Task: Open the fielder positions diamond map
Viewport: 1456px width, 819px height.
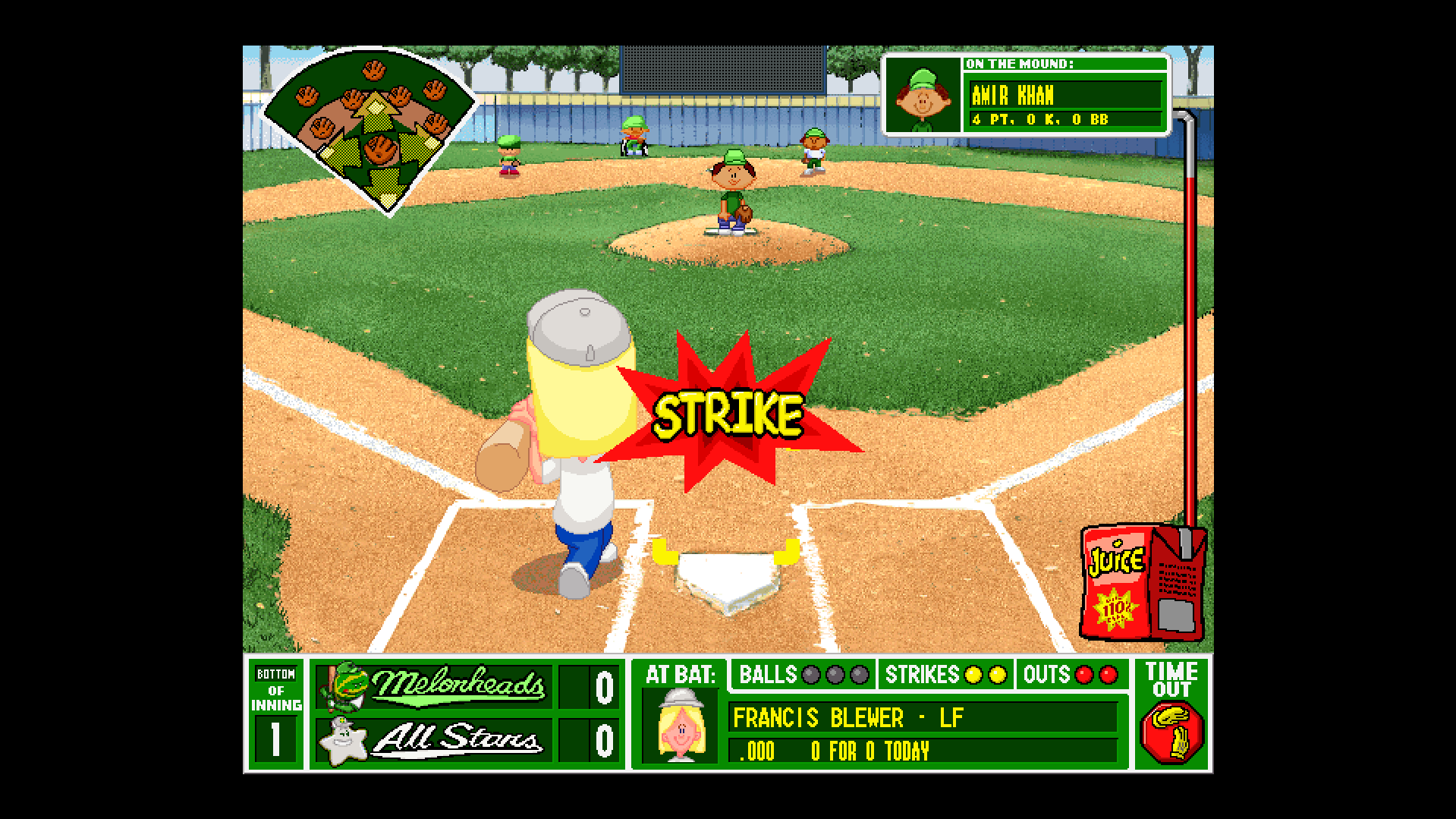Action: [370, 131]
